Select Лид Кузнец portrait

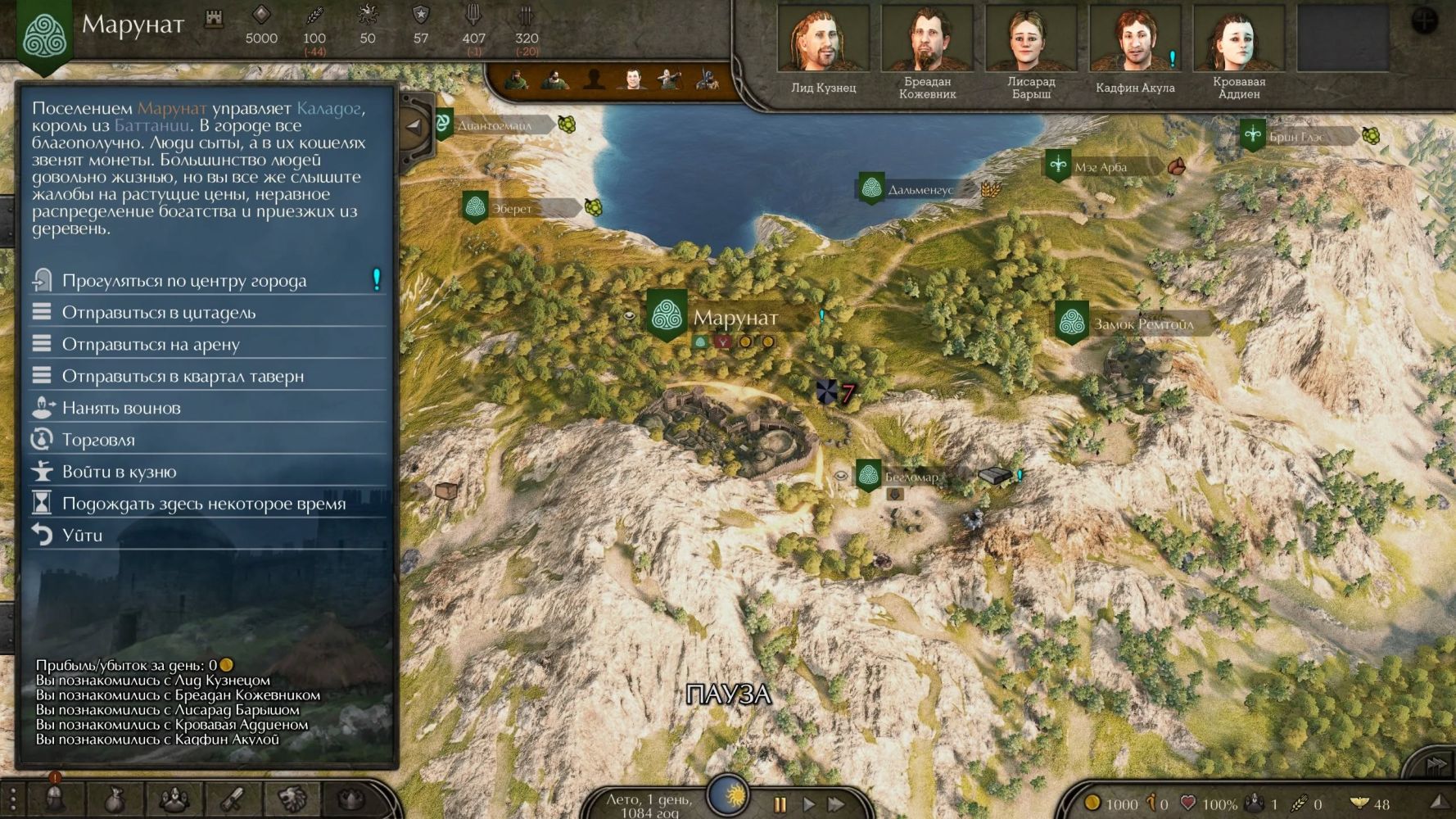coord(823,41)
